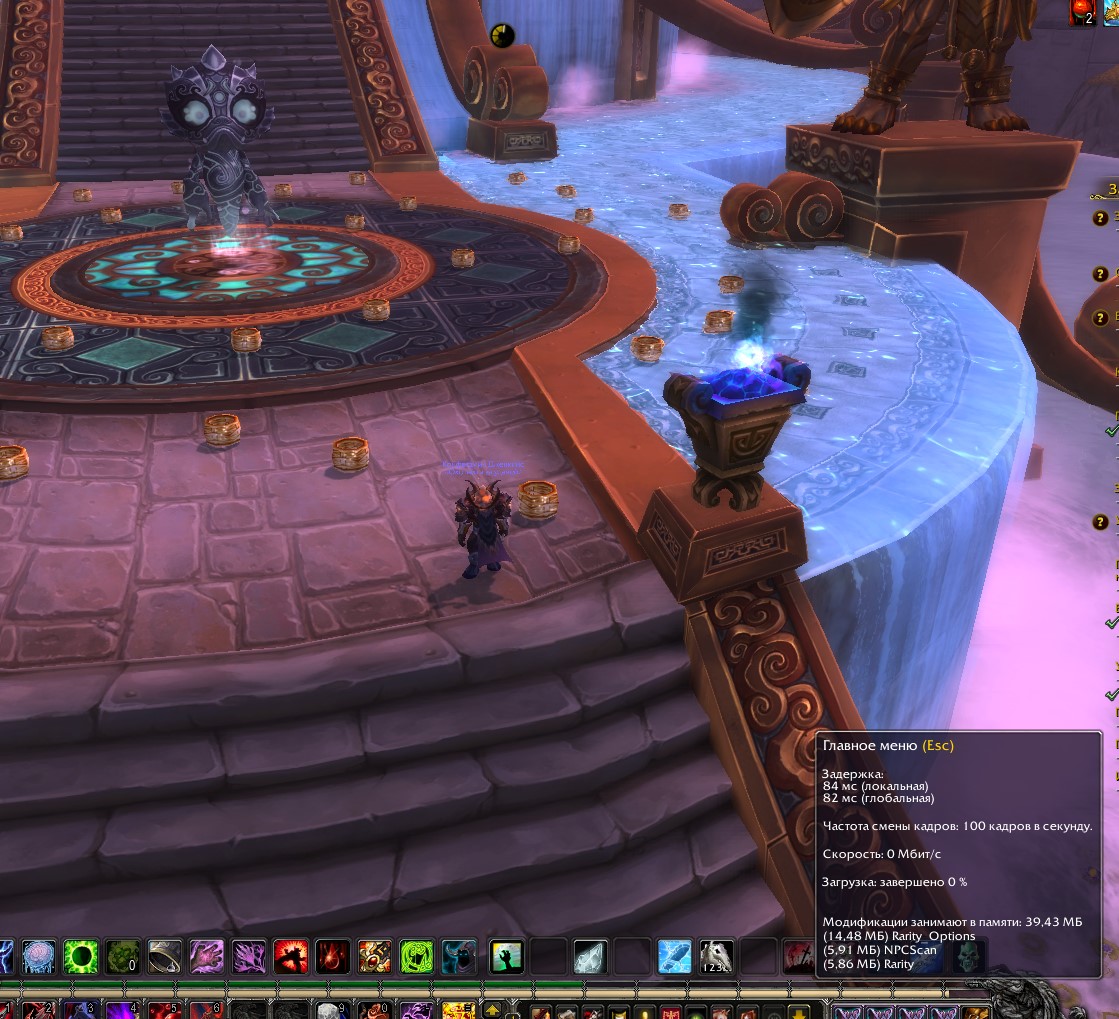The height and width of the screenshot is (1019, 1119).
Task: Cast the red glowing orb spell
Action: tap(333, 957)
